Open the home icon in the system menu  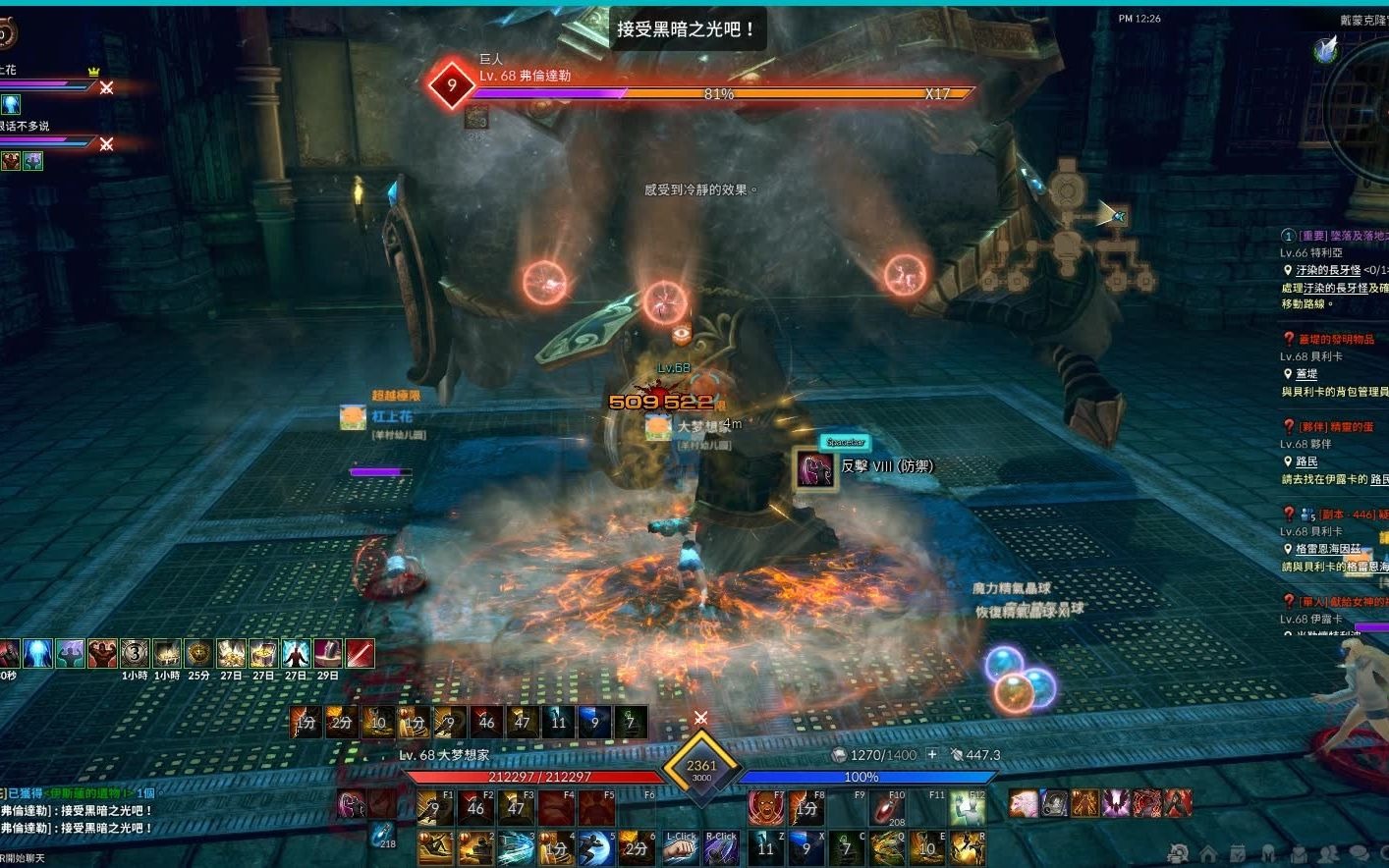[x=1208, y=853]
